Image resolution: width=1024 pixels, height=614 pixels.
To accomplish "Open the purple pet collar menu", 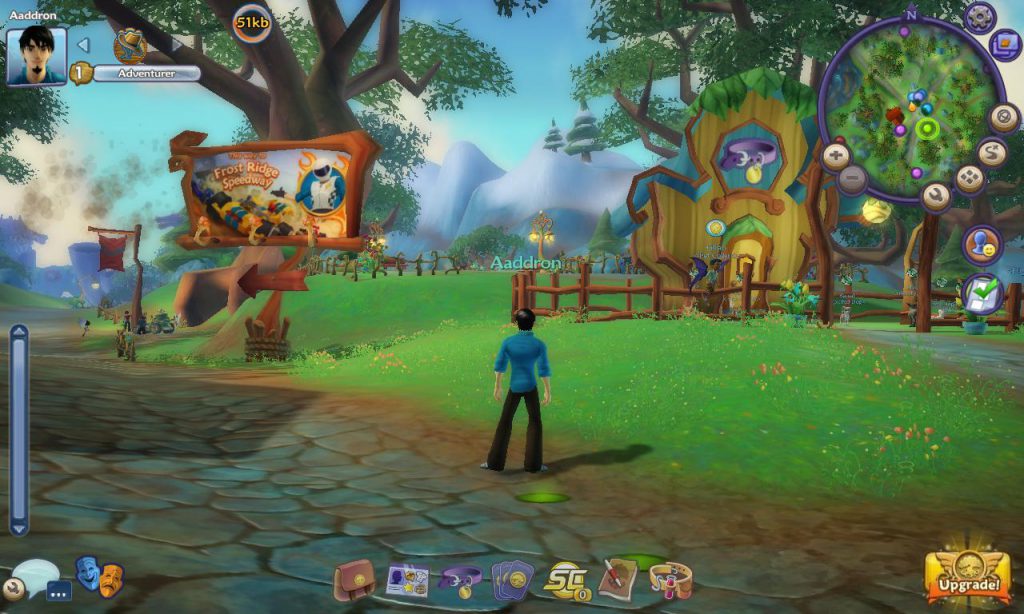I will 461,580.
